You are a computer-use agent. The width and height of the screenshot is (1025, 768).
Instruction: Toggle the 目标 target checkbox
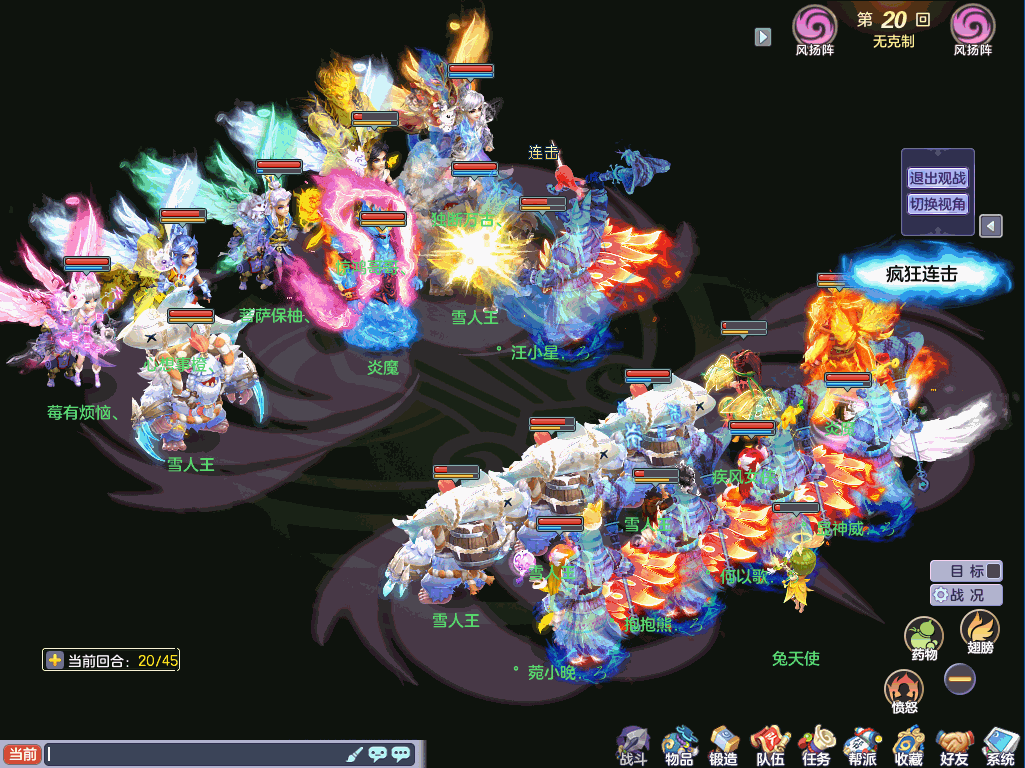click(993, 571)
